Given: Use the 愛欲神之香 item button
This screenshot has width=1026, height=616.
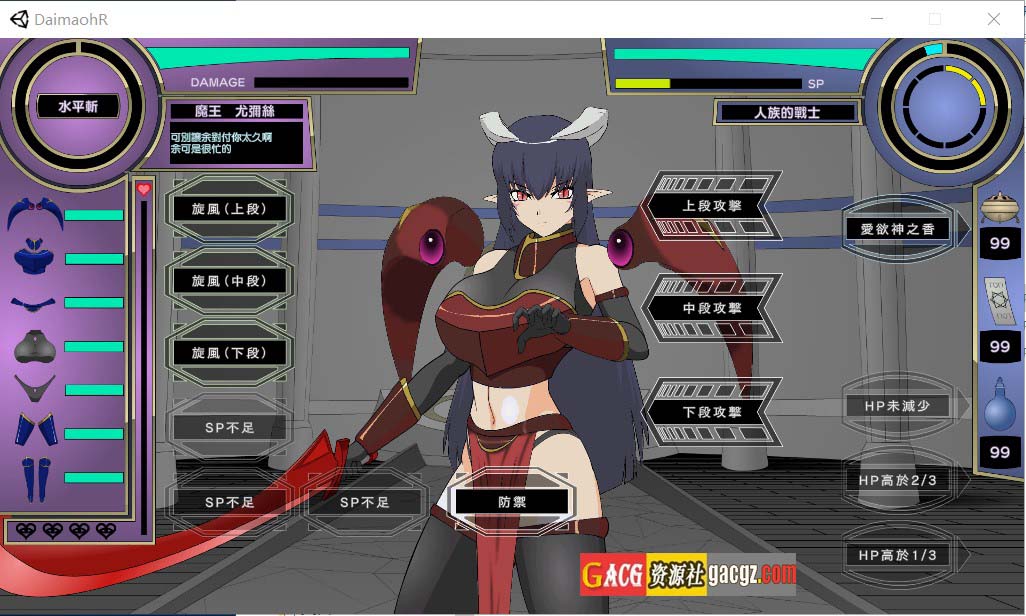Looking at the screenshot, I should tap(897, 229).
